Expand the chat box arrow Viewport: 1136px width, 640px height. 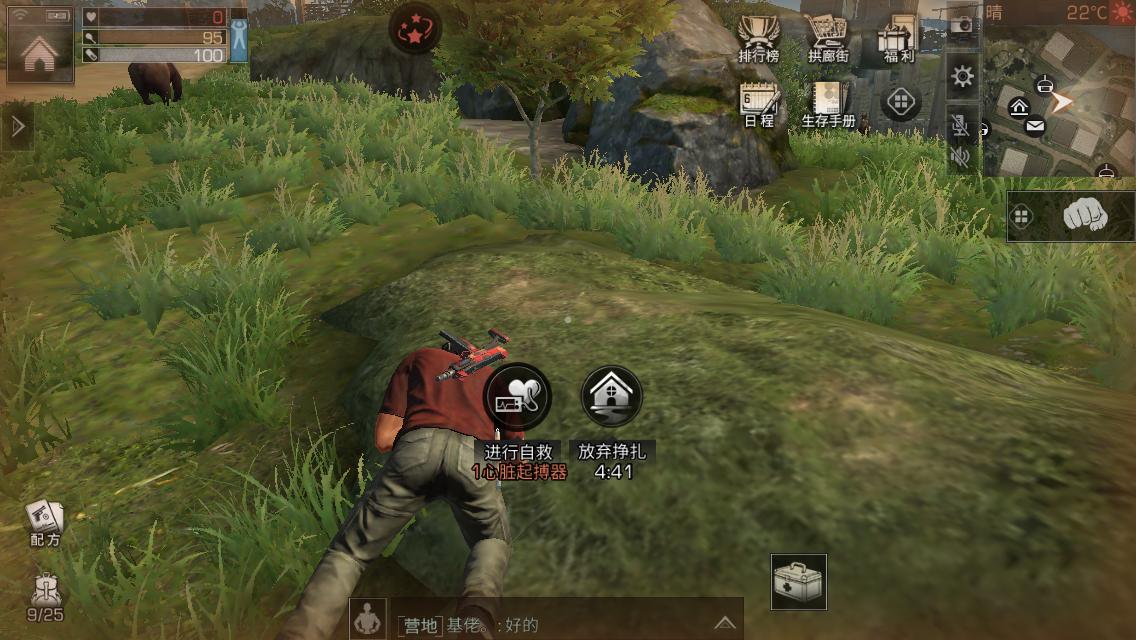[x=724, y=622]
